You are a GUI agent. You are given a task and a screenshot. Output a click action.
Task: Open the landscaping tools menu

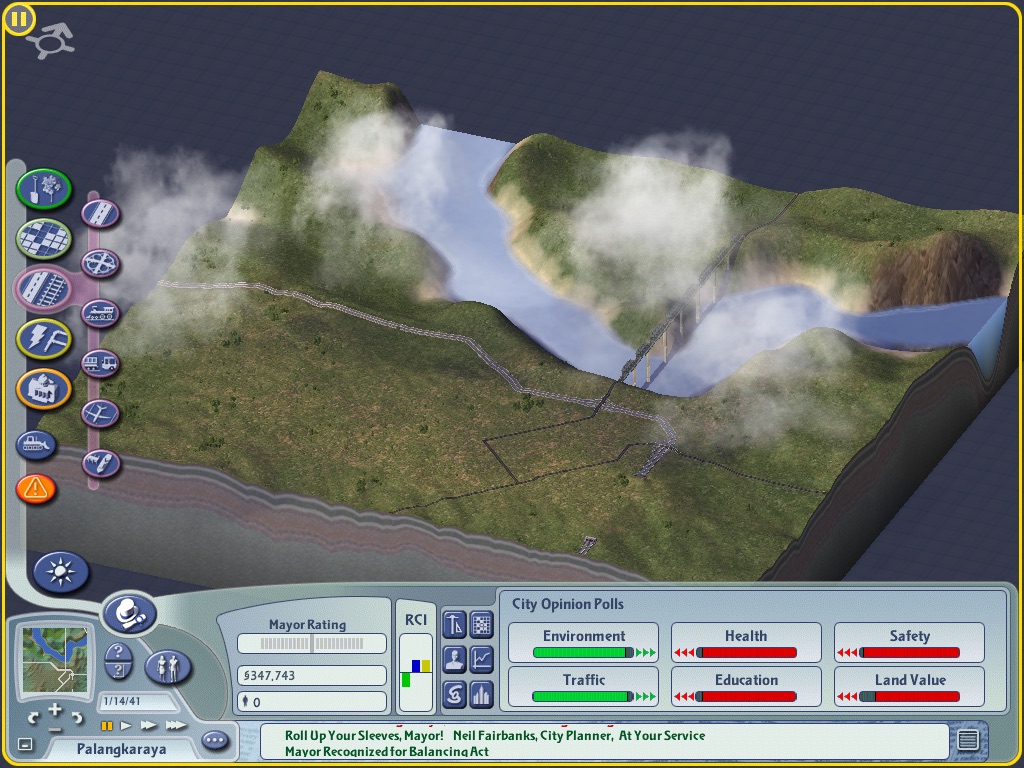pyautogui.click(x=44, y=187)
